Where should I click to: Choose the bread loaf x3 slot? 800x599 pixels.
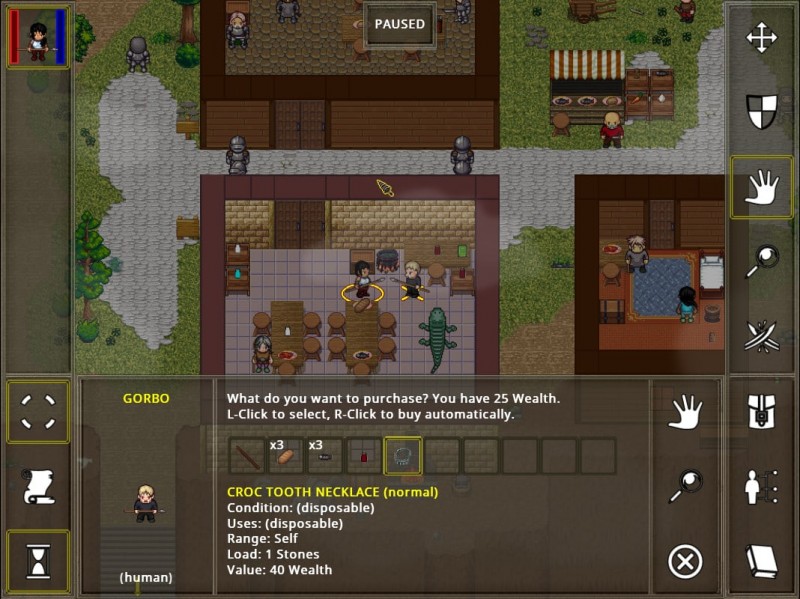pos(285,456)
